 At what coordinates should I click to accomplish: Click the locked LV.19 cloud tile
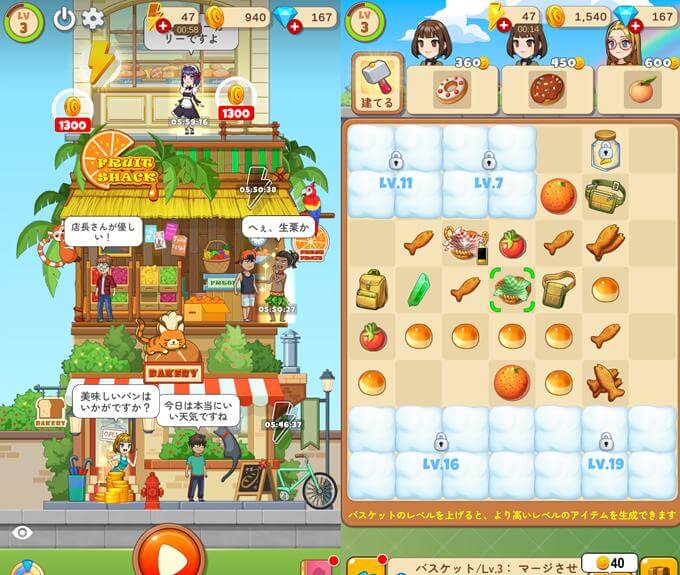tap(606, 451)
